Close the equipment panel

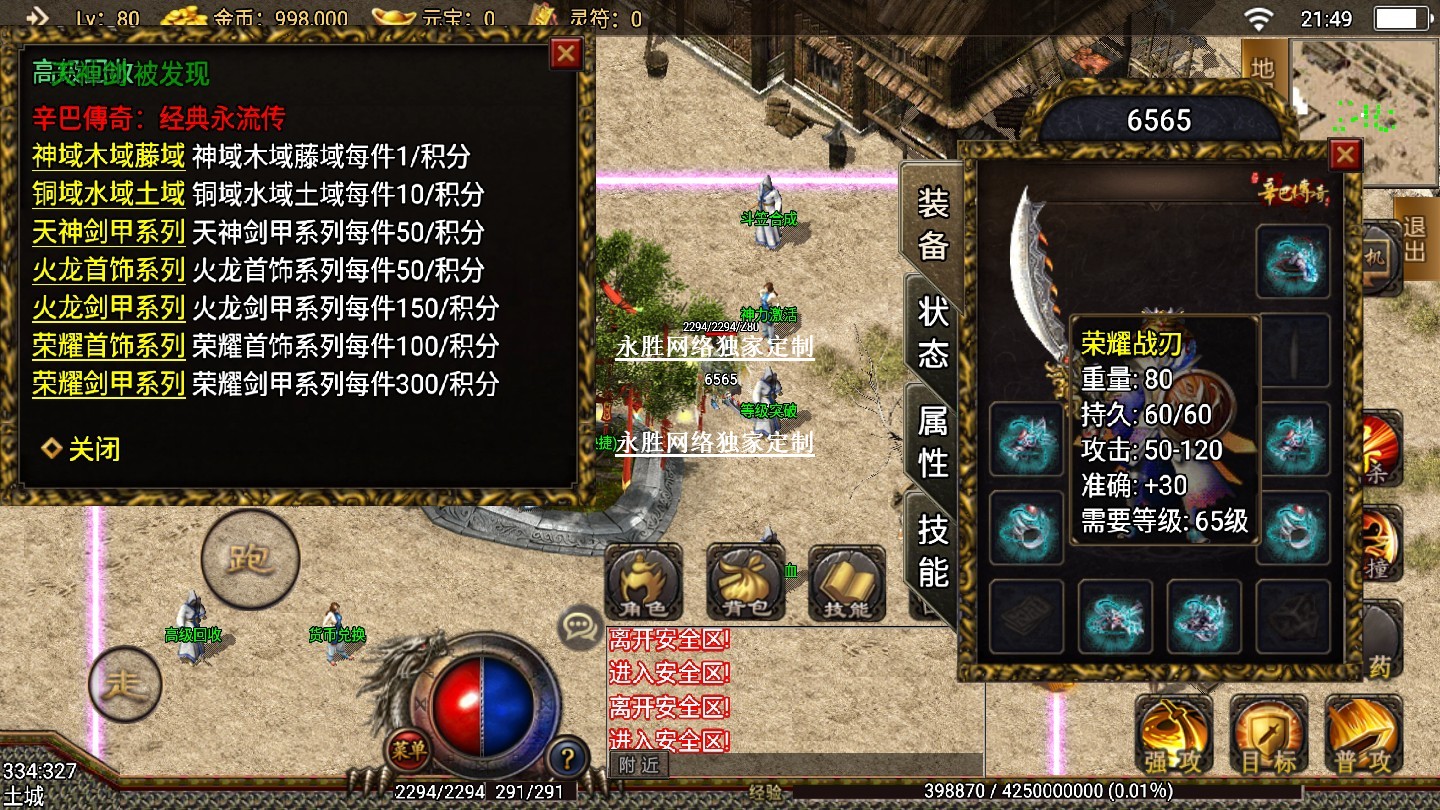point(1345,155)
